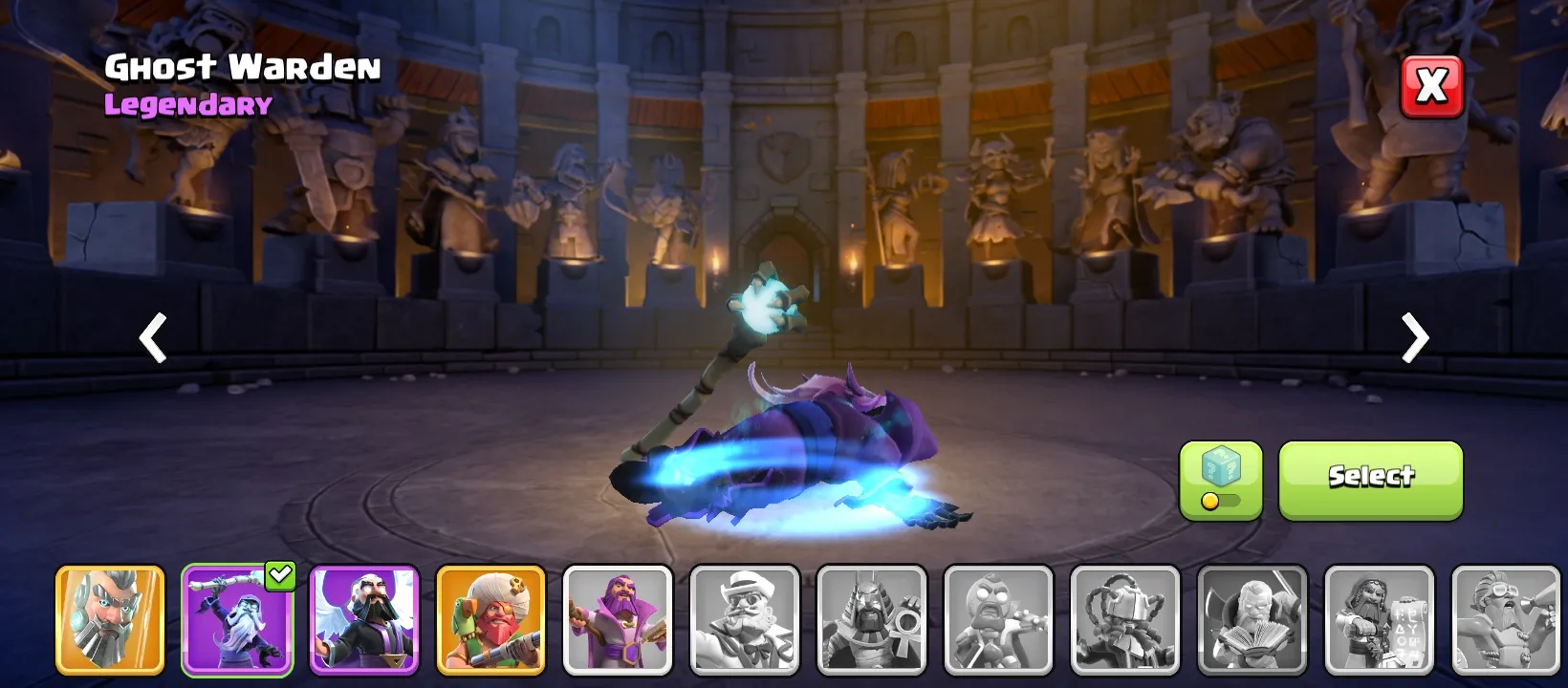View the locked scroll-holding Warden skin icon
Viewport: 1568px width, 688px height.
[1379, 621]
